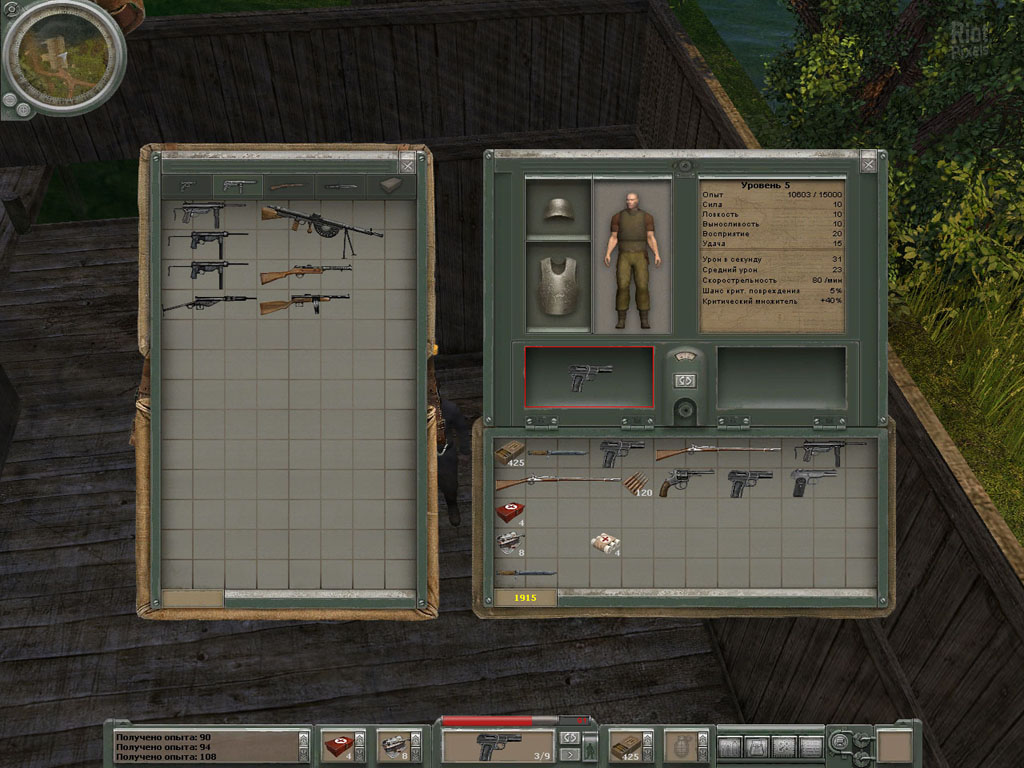Click the empty secondary weapon slot
This screenshot has width=1024, height=768.
tap(781, 377)
